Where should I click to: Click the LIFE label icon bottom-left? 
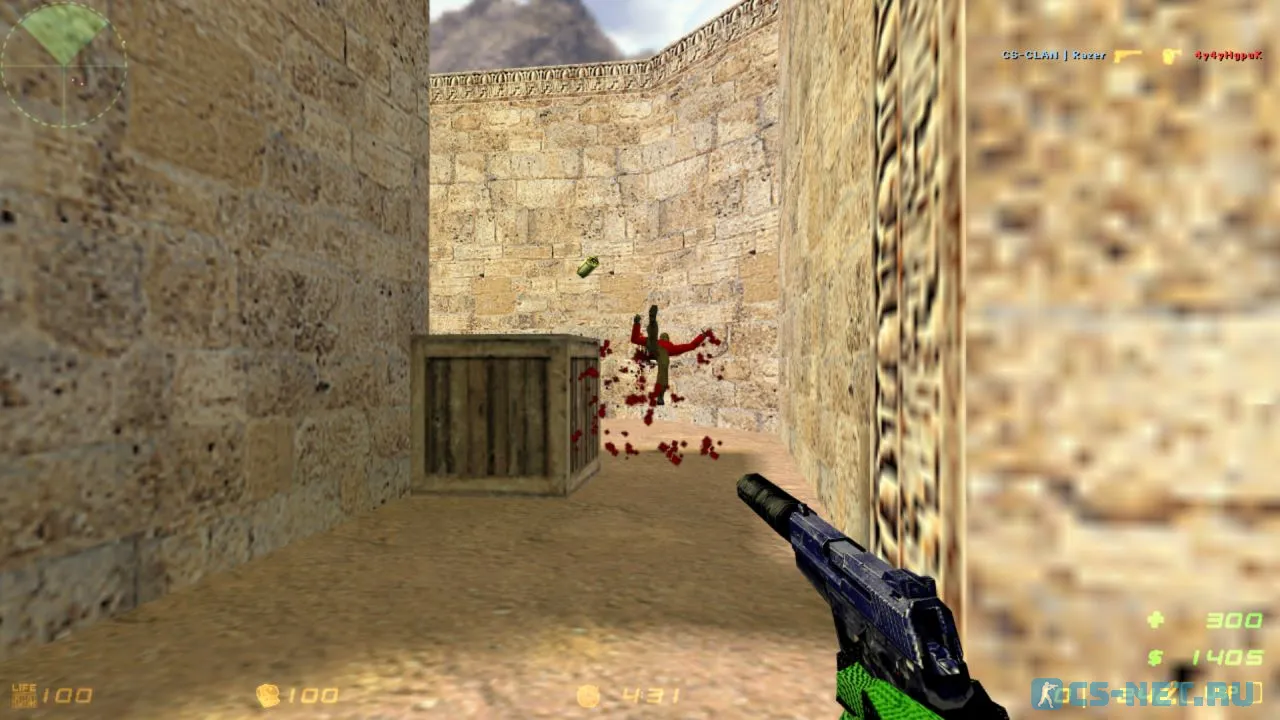(x=22, y=686)
